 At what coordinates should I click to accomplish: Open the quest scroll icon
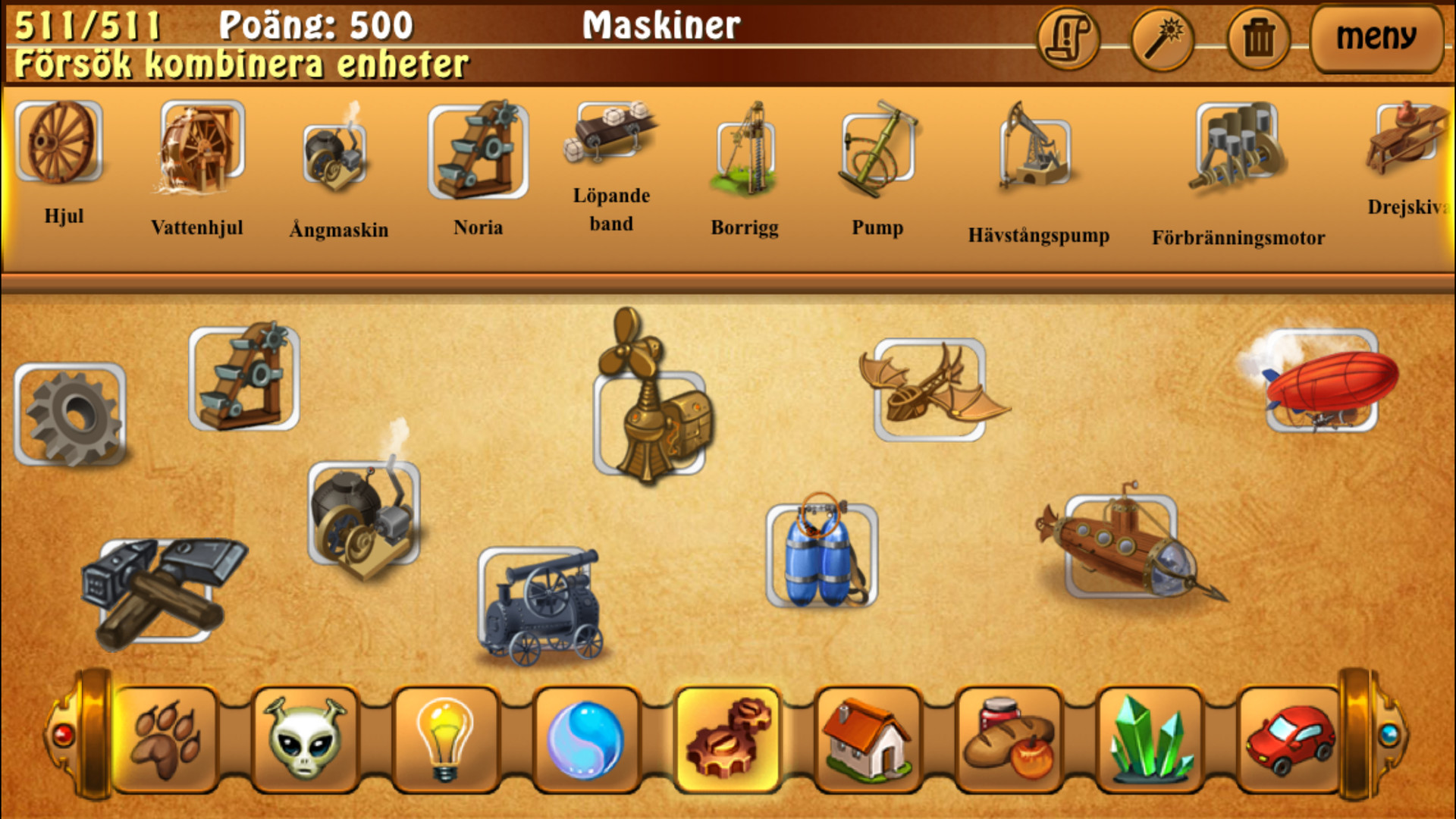(x=1068, y=39)
